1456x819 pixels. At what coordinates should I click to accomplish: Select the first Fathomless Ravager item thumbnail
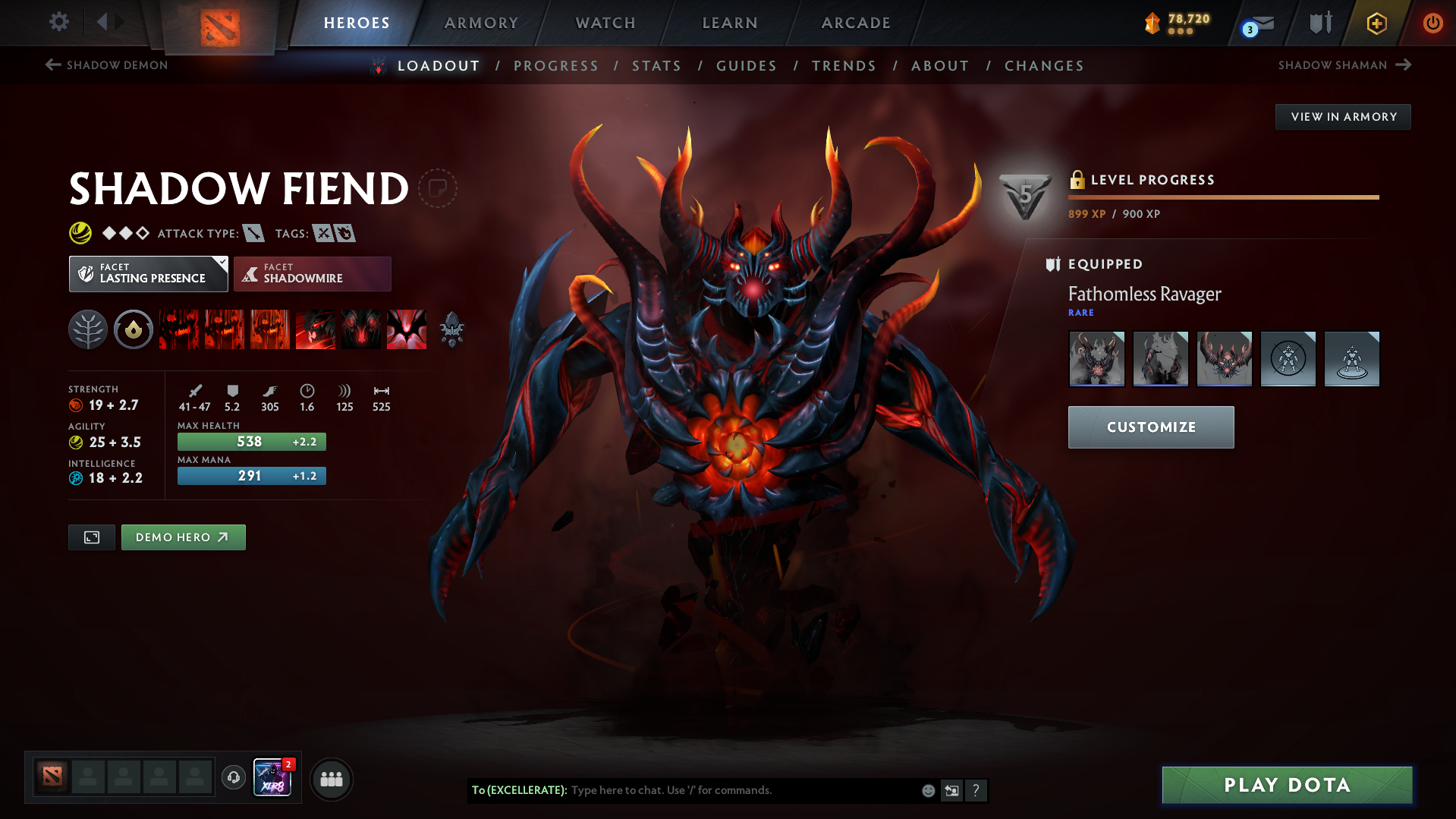point(1096,358)
